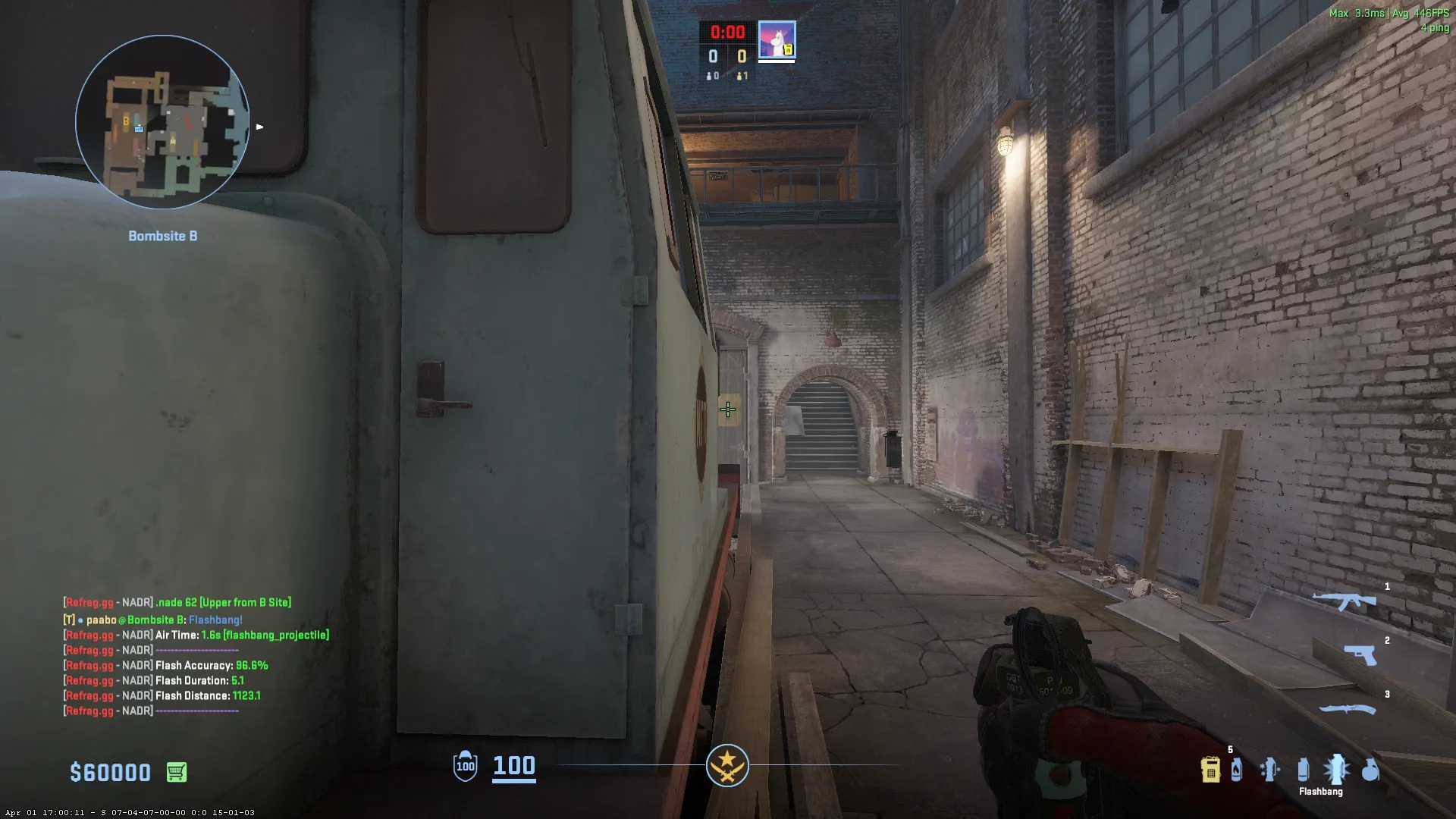Select the AK-47 rifle weapon slot
The height and width of the screenshot is (819, 1456).
tap(1344, 601)
